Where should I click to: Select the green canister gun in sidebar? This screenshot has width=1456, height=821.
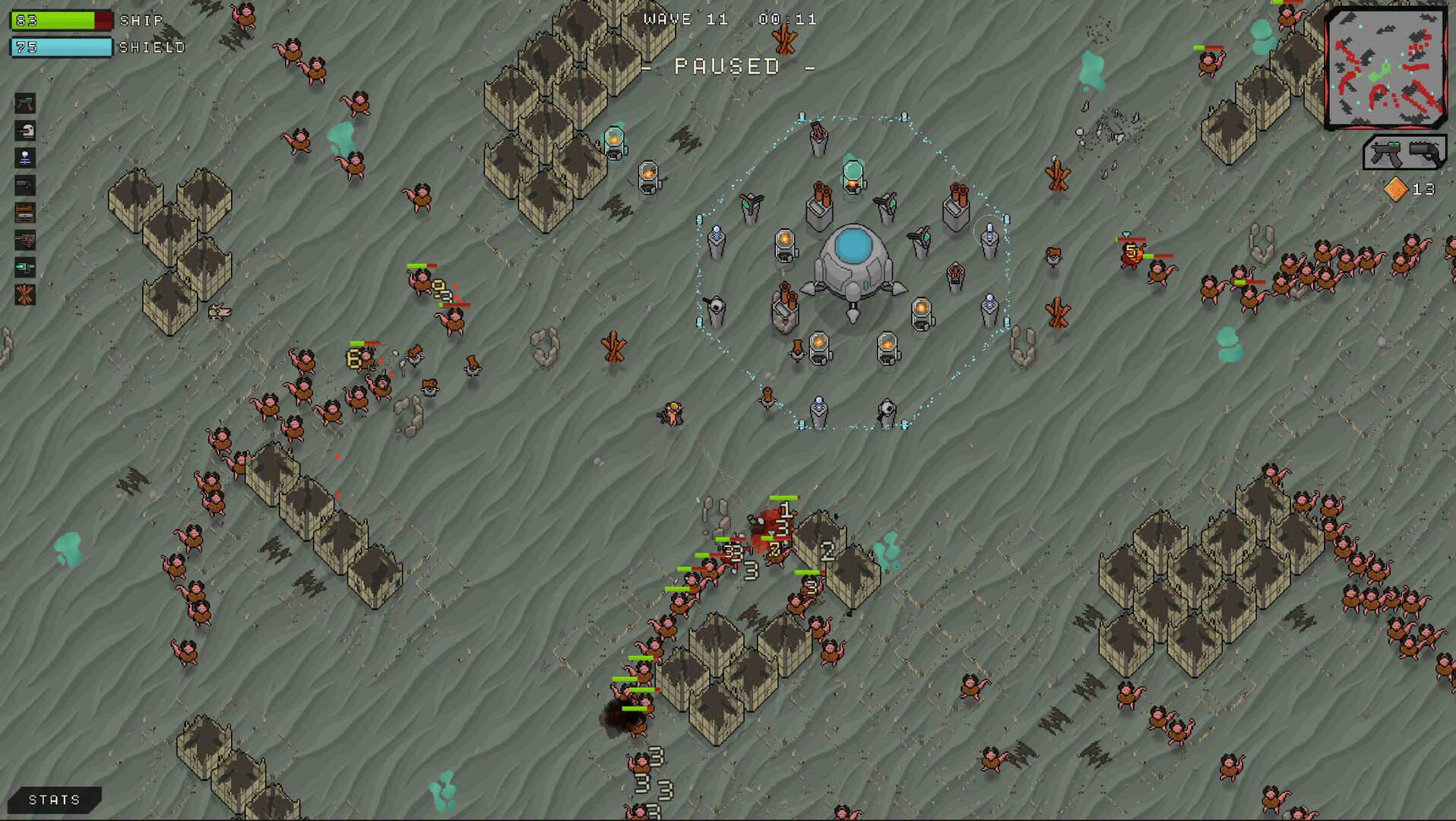[x=25, y=268]
